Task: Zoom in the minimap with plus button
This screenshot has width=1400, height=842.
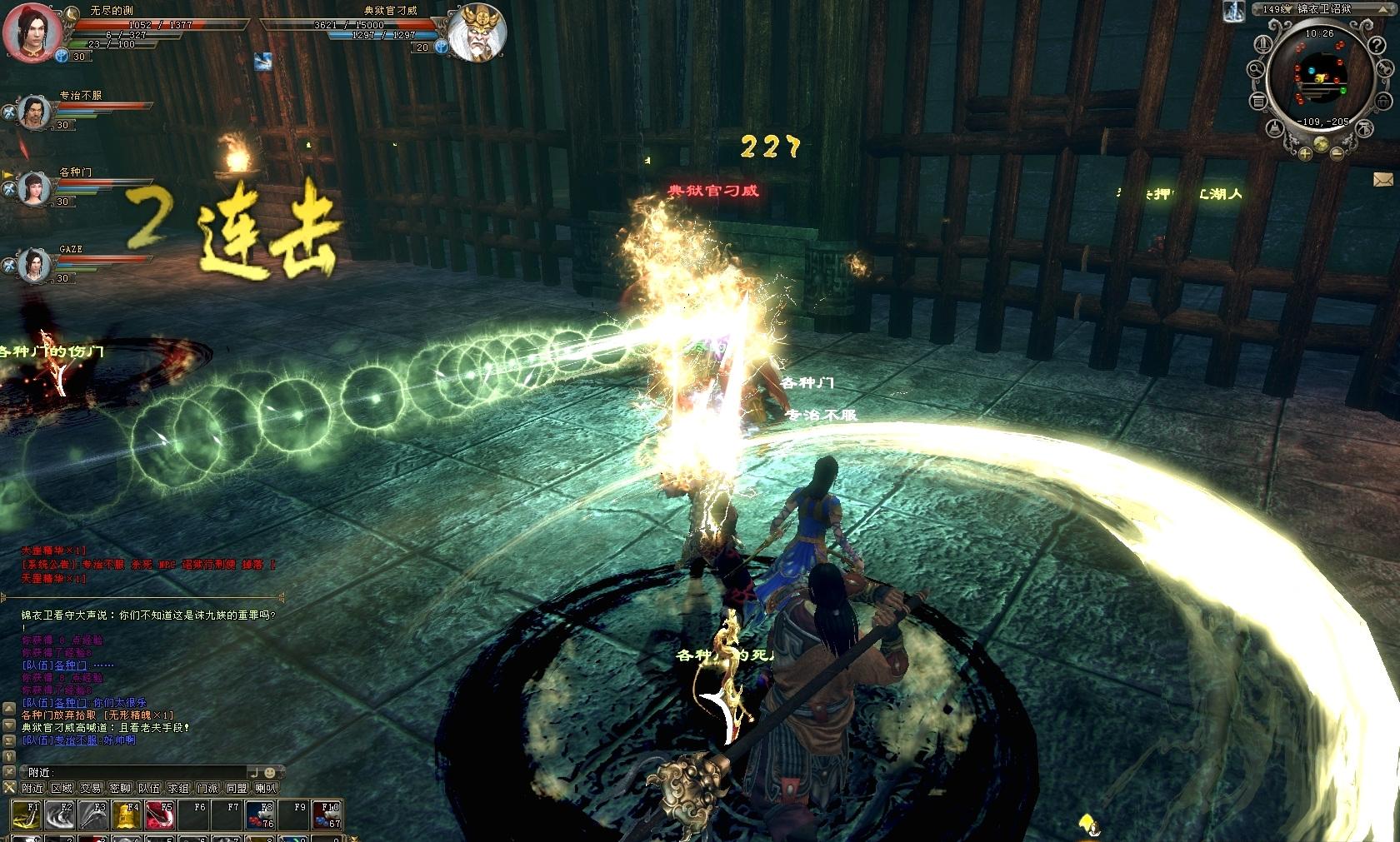Action: click(x=1304, y=153)
